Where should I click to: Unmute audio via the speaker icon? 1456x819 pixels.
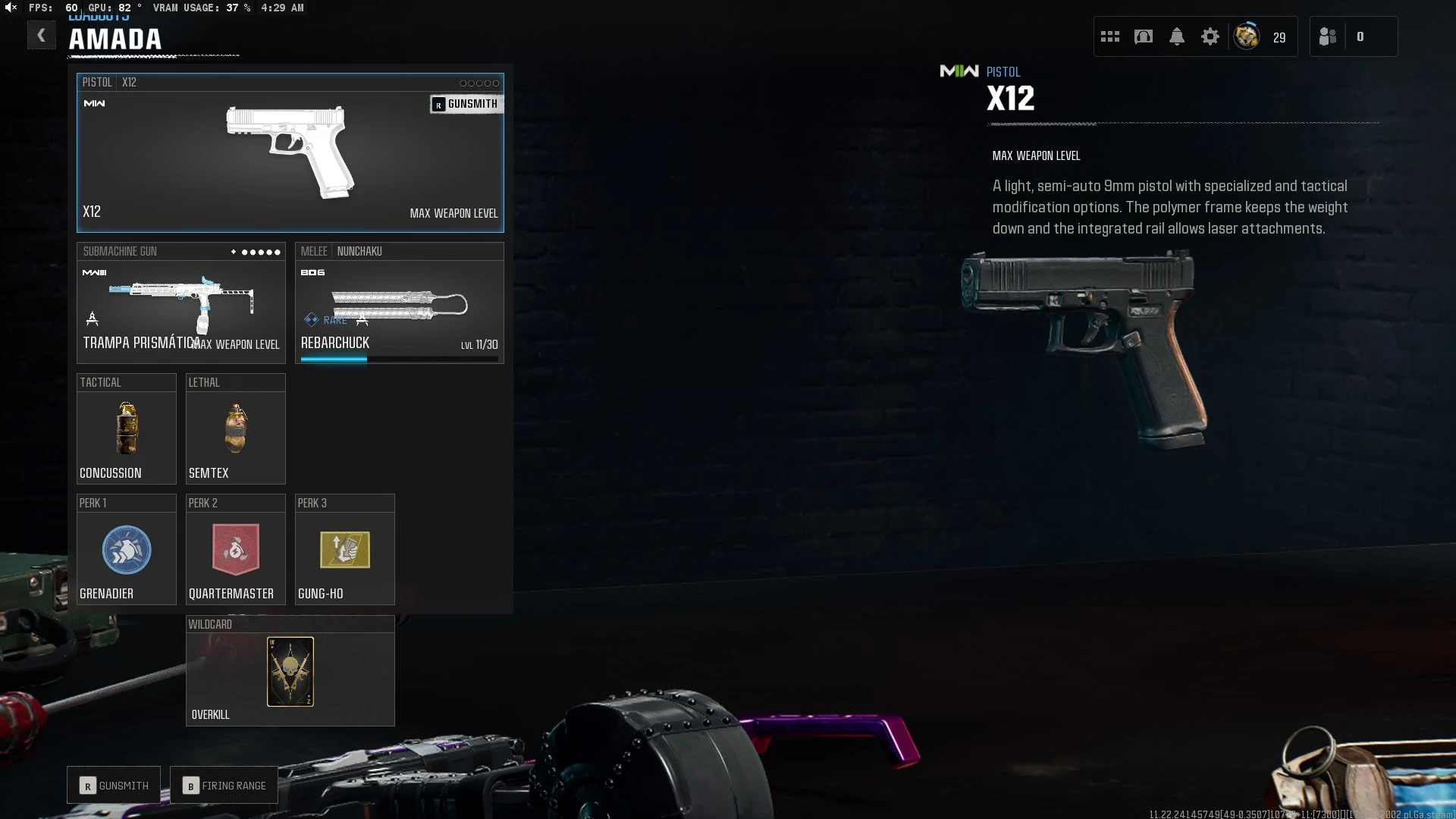click(9, 8)
